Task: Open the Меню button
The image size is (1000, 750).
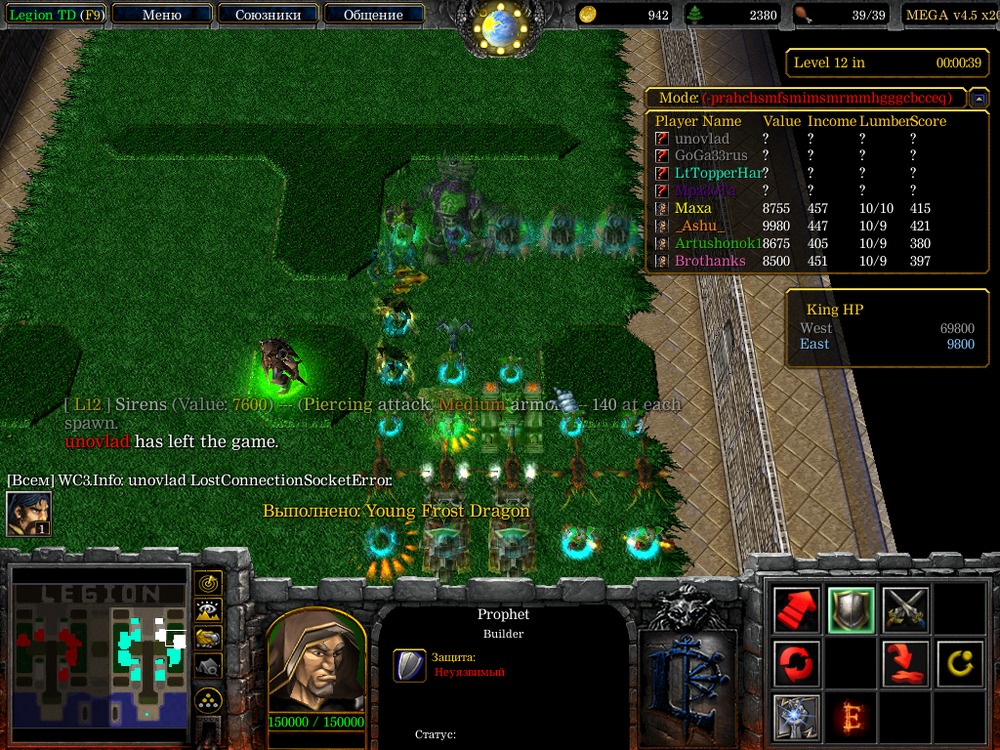Action: pyautogui.click(x=161, y=15)
